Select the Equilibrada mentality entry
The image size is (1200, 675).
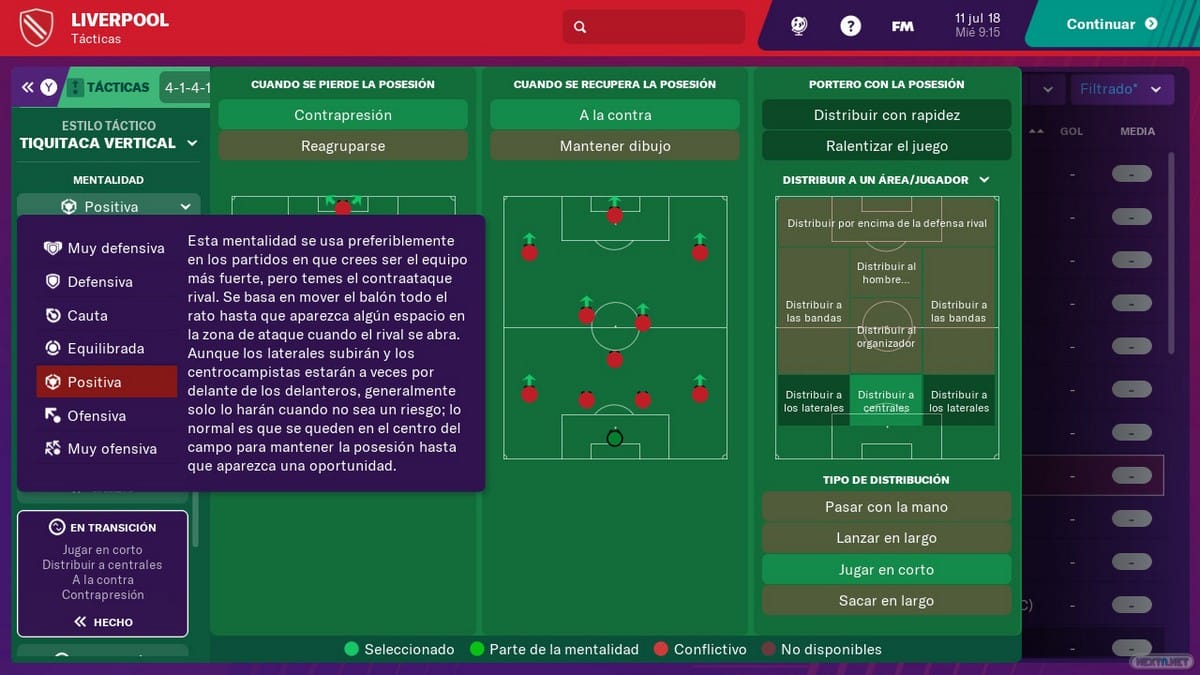105,349
